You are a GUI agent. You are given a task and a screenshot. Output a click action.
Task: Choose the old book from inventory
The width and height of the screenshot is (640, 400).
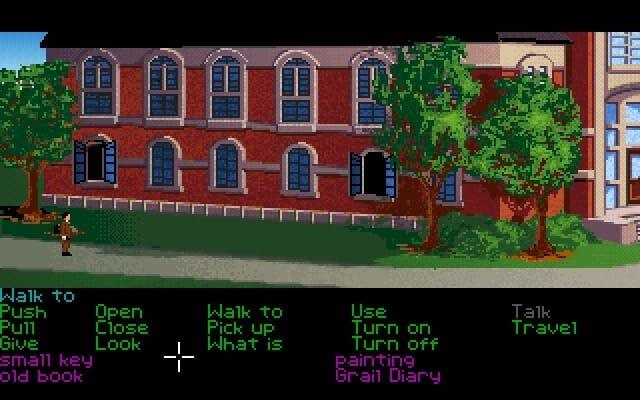(x=41, y=376)
